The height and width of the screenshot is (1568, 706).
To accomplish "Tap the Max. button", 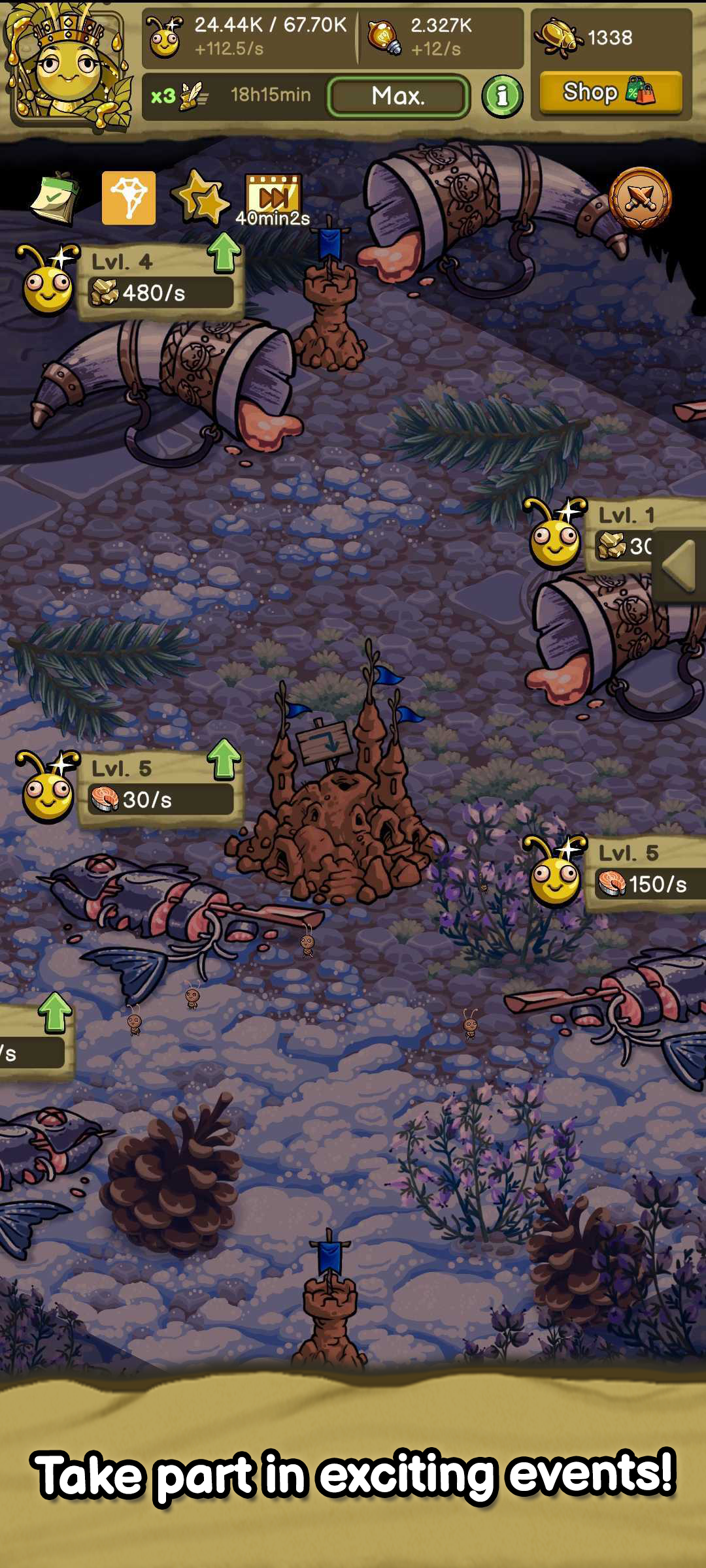I will coord(398,96).
